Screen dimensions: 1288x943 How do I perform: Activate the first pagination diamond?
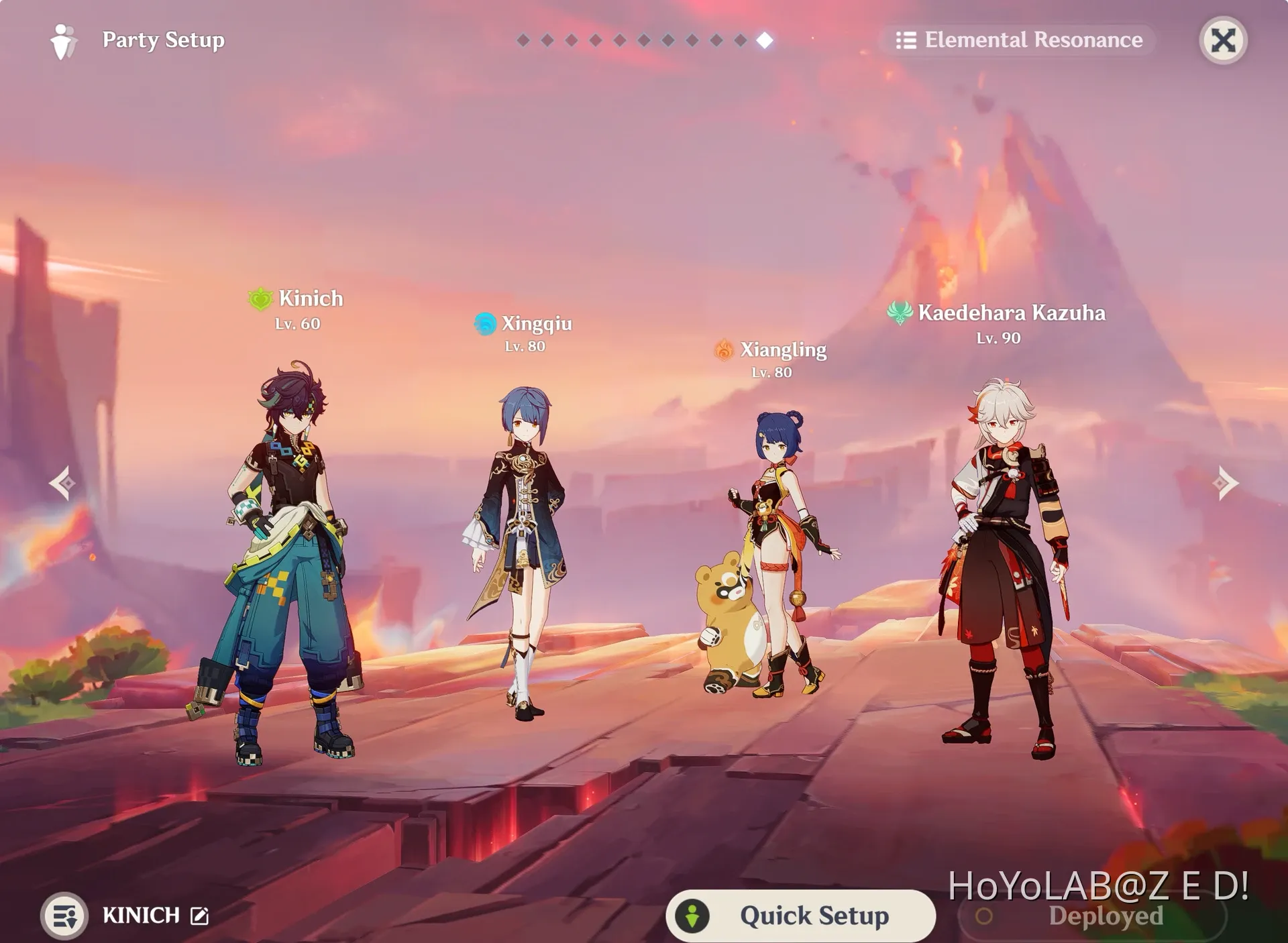click(x=524, y=40)
